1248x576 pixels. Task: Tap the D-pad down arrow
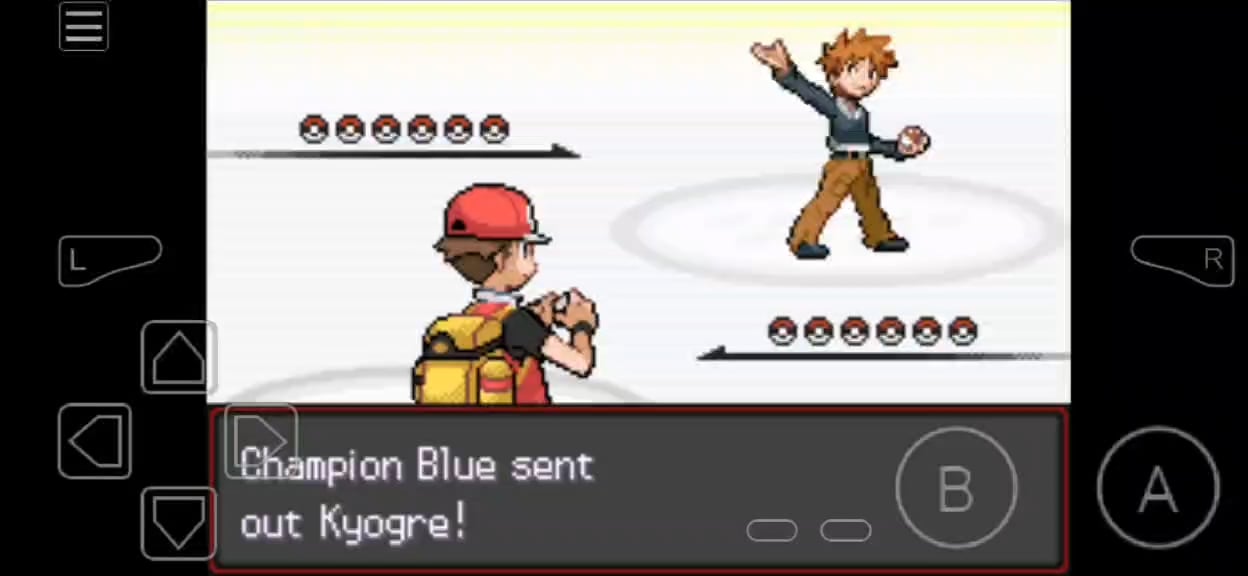click(x=179, y=522)
